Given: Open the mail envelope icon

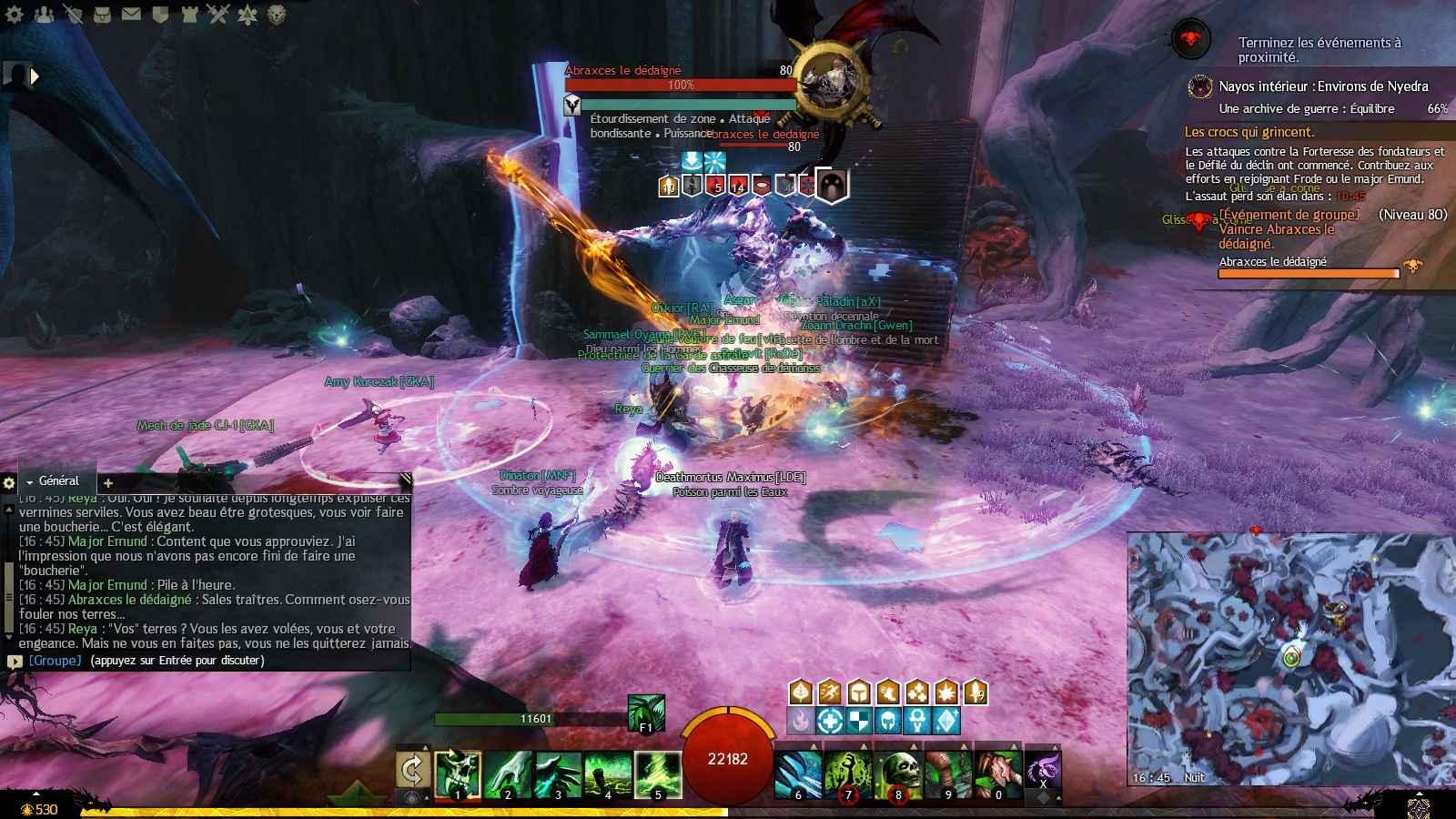Looking at the screenshot, I should click(x=131, y=14).
